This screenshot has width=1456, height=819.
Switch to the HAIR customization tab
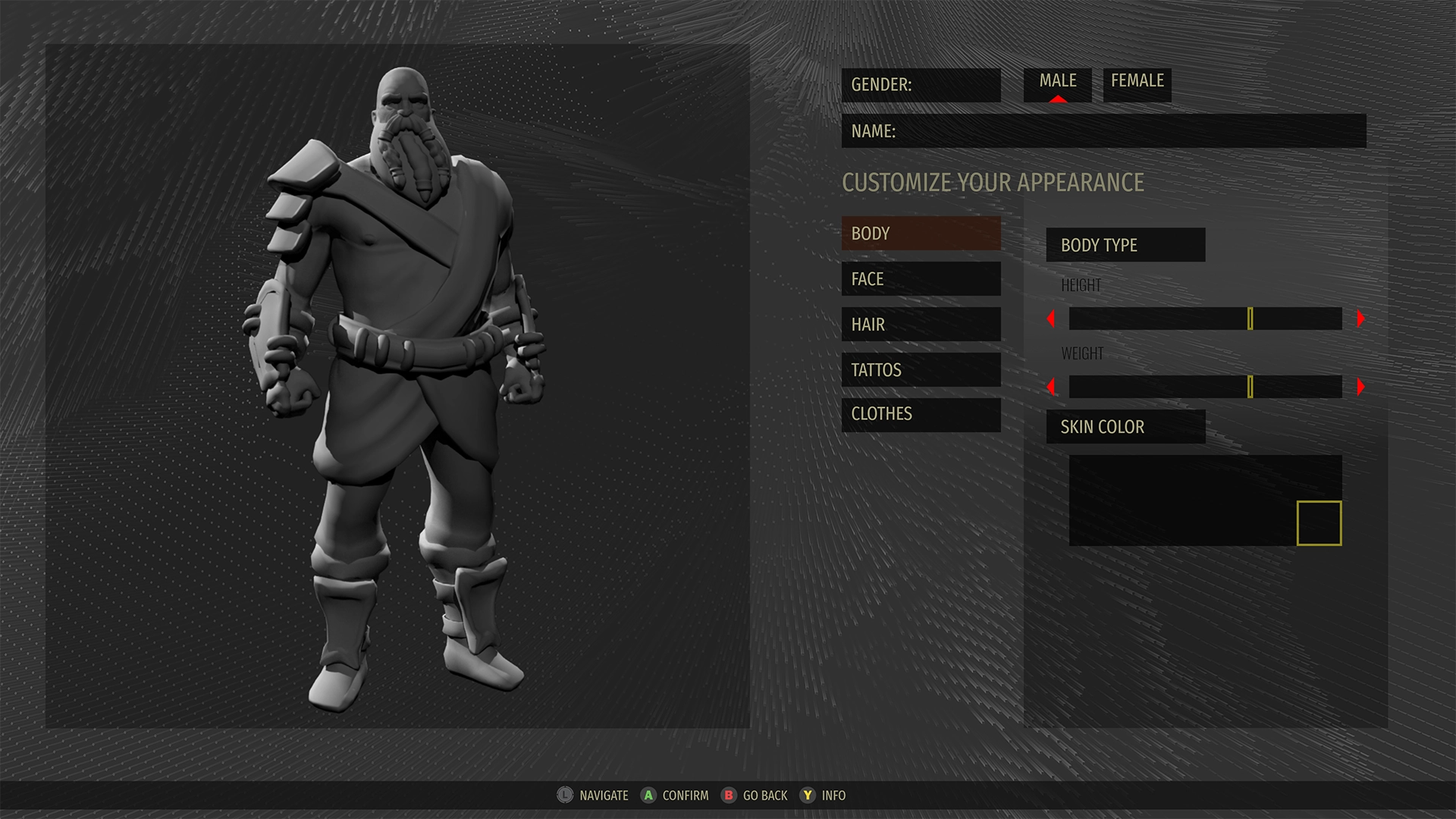pyautogui.click(x=921, y=324)
